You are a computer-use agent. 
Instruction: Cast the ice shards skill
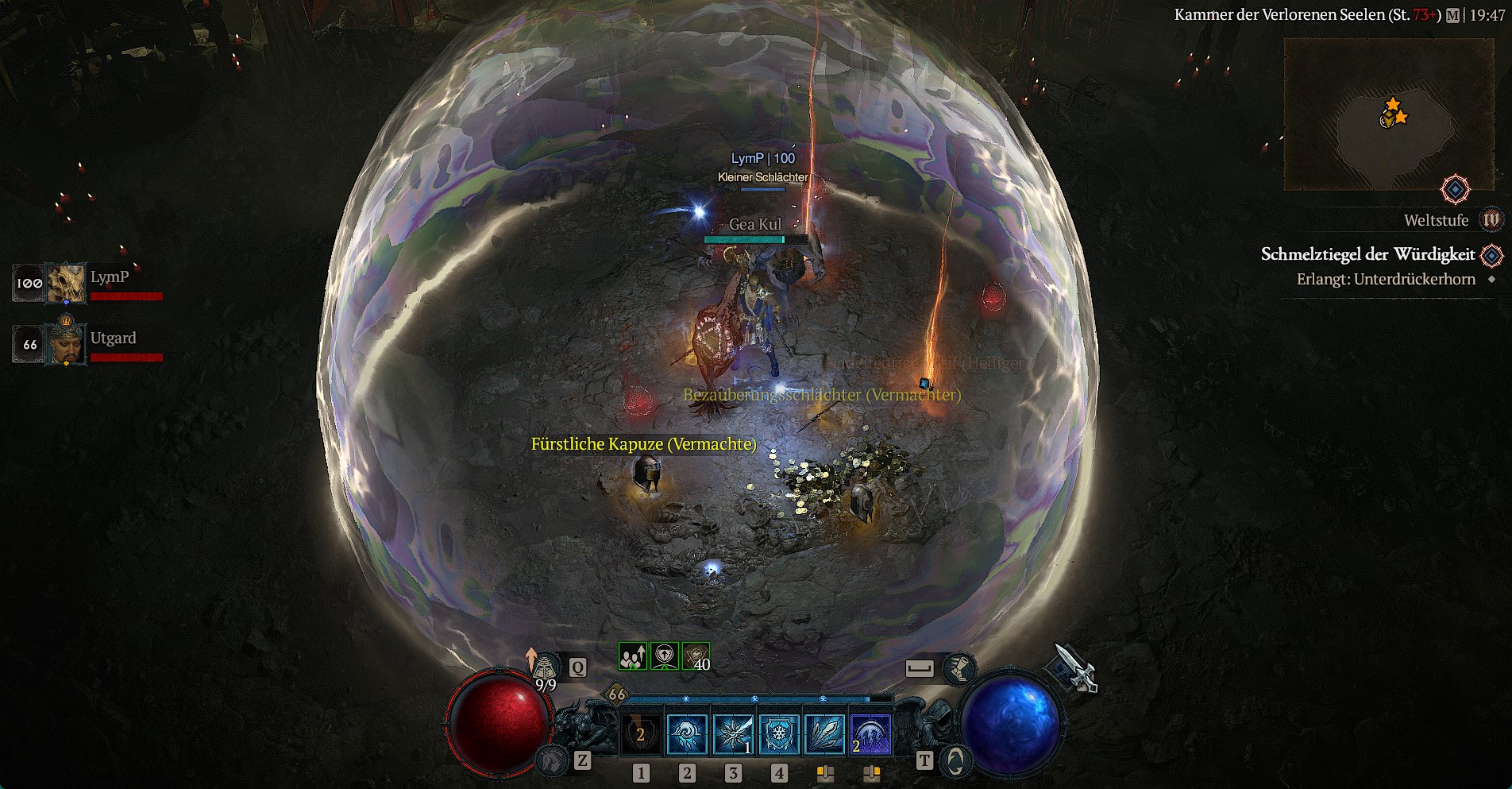pyautogui.click(x=825, y=733)
